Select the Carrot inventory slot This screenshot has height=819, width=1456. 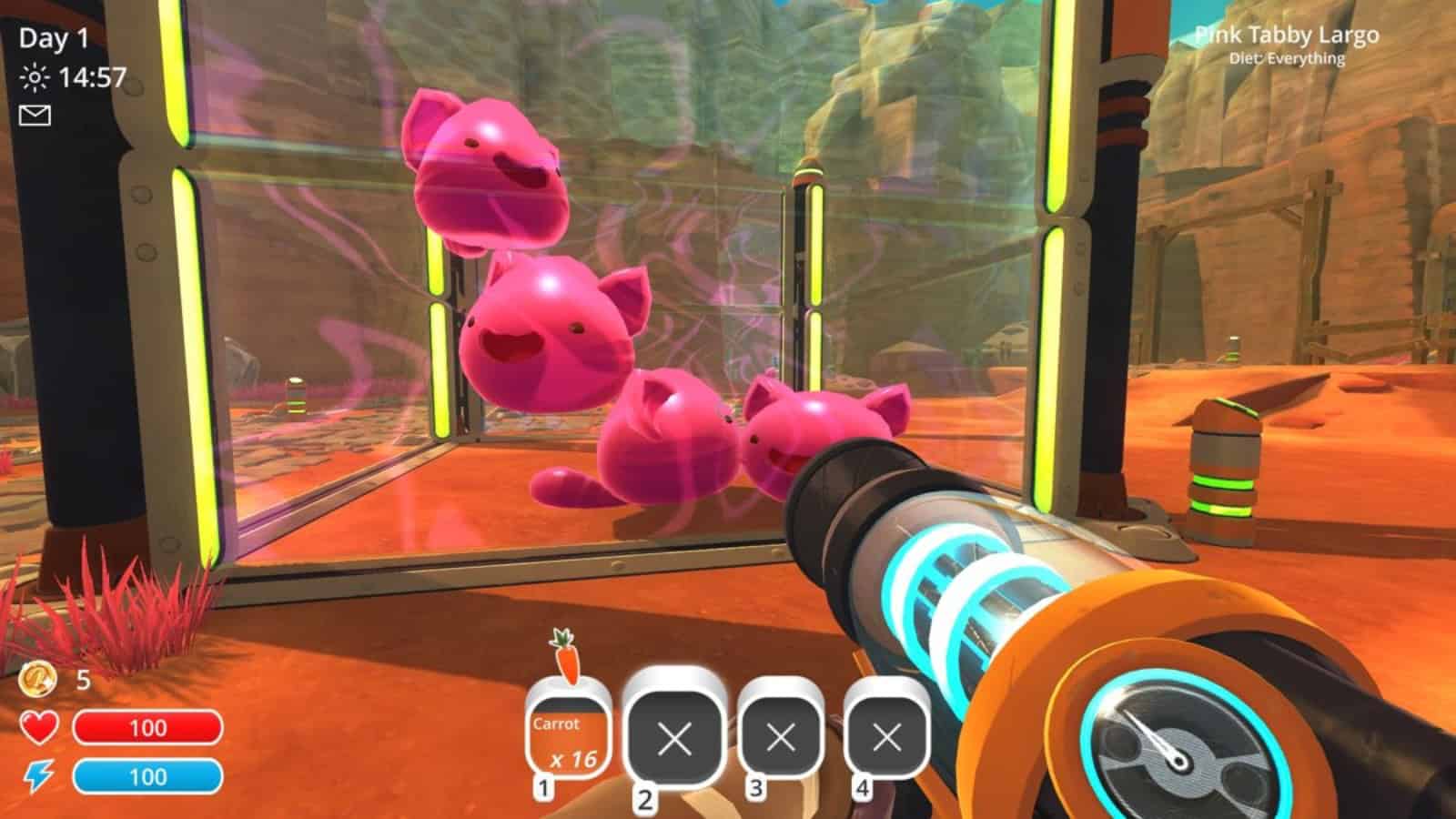pyautogui.click(x=569, y=733)
